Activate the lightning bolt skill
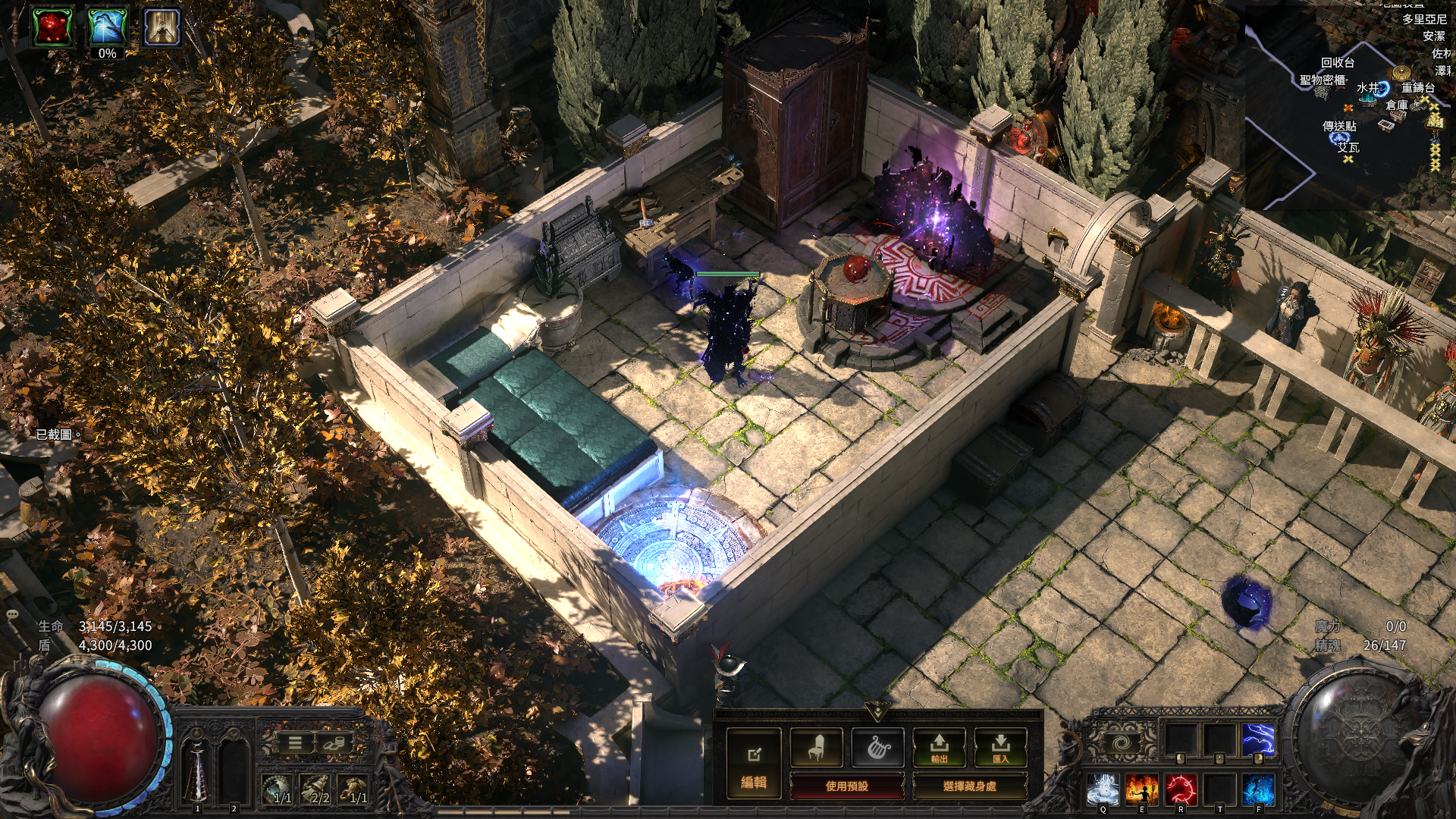The height and width of the screenshot is (819, 1456). (1258, 740)
